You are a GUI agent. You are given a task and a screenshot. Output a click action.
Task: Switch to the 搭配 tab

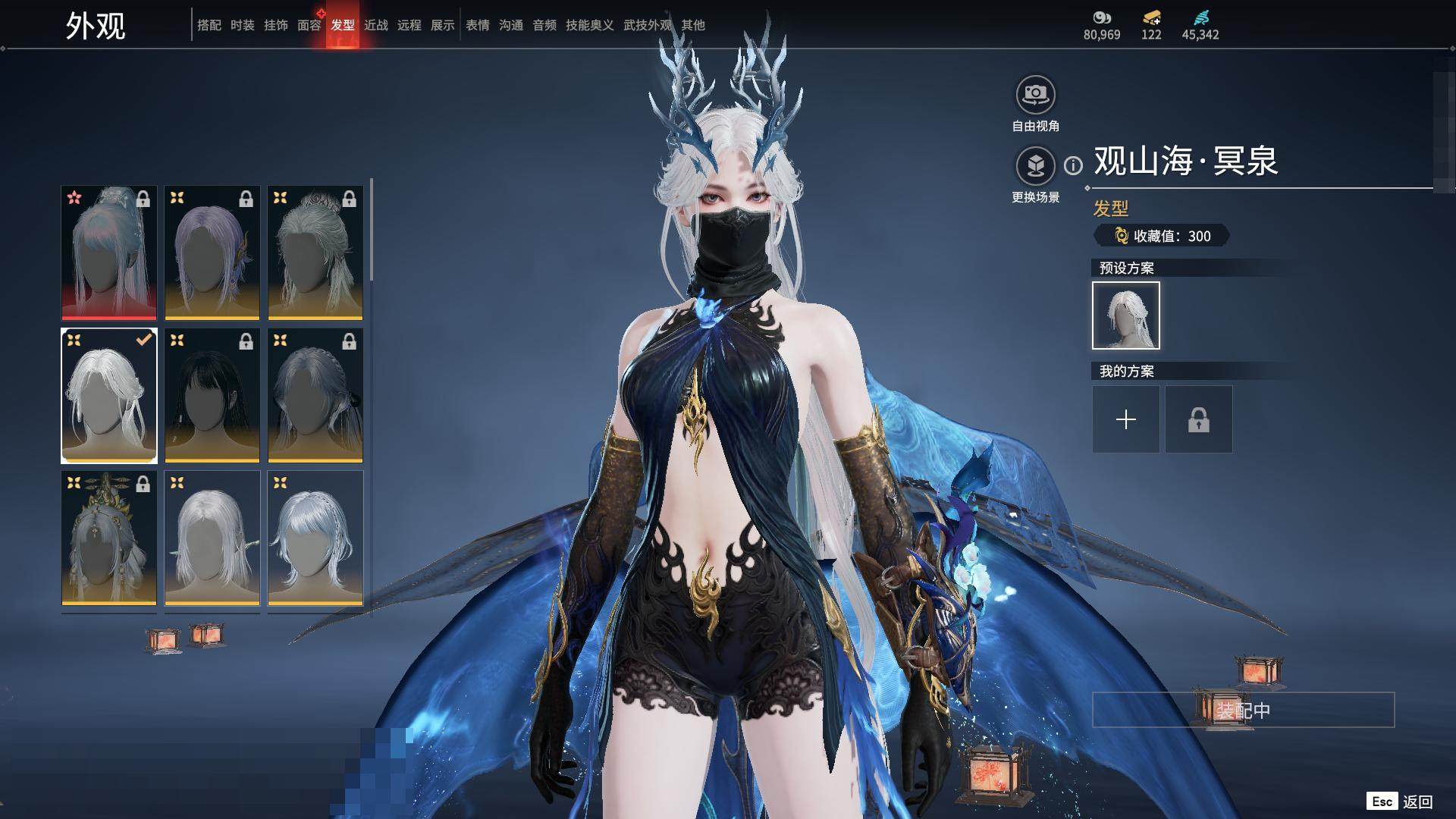click(x=209, y=25)
